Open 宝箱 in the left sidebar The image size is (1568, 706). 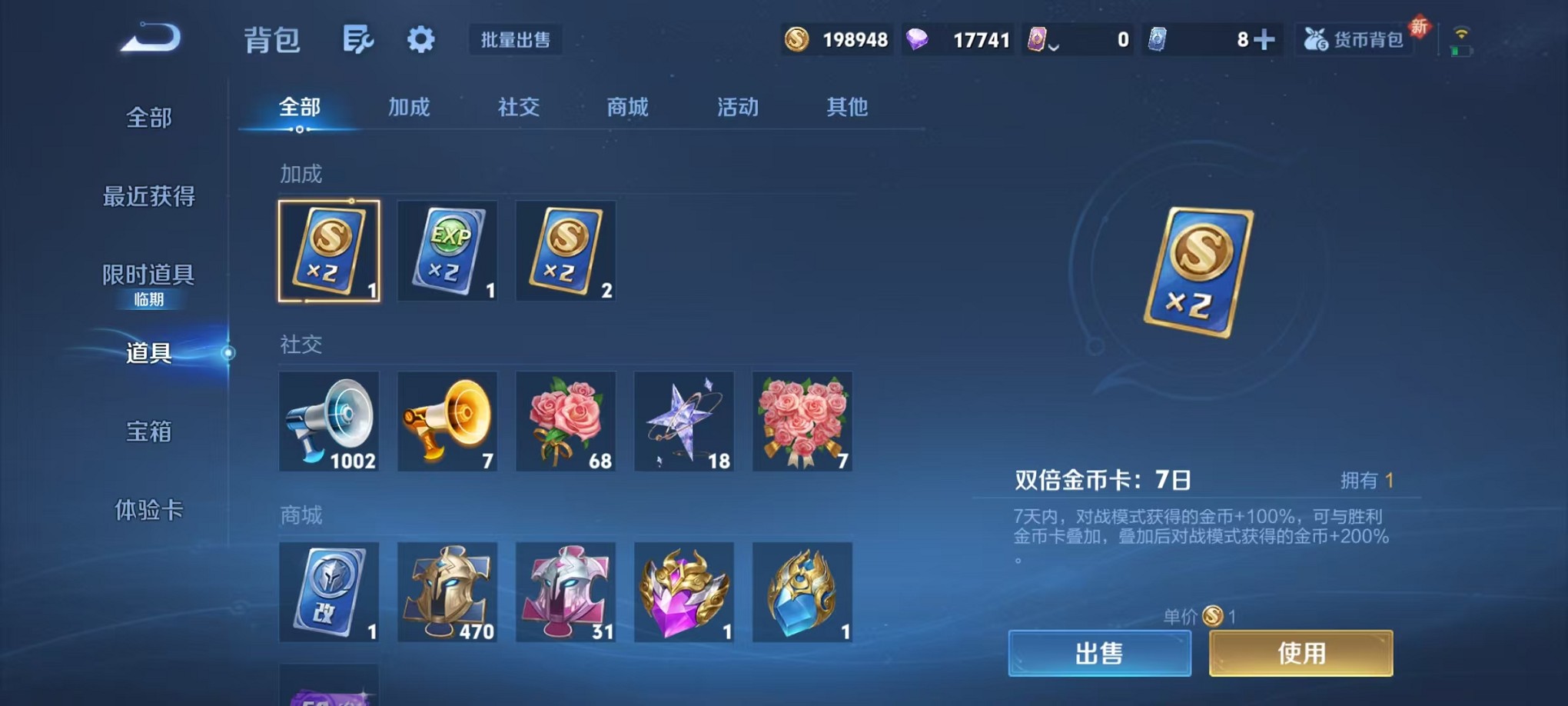(x=146, y=433)
